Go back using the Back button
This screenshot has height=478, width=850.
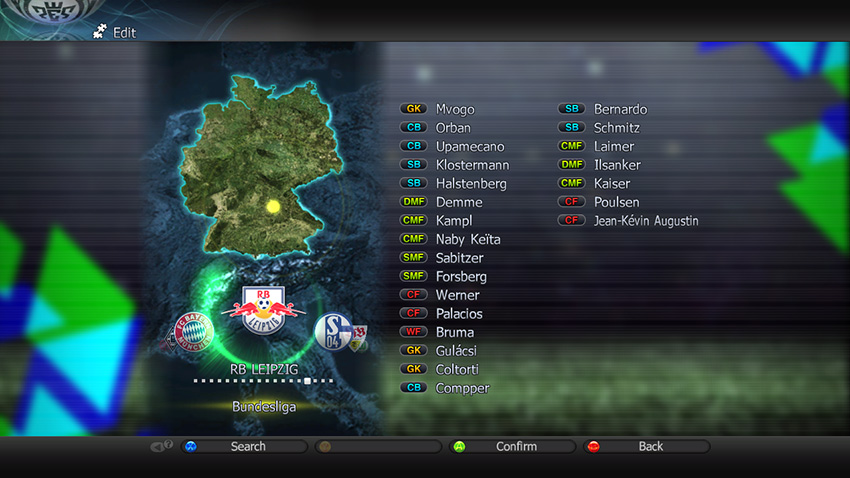[649, 447]
